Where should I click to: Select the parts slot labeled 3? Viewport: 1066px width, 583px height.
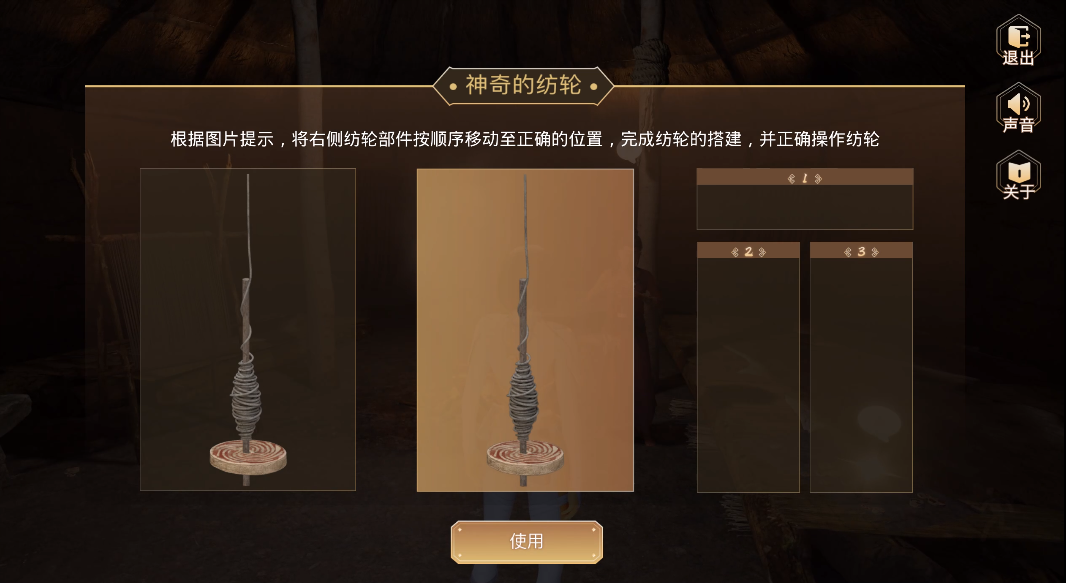click(x=861, y=374)
